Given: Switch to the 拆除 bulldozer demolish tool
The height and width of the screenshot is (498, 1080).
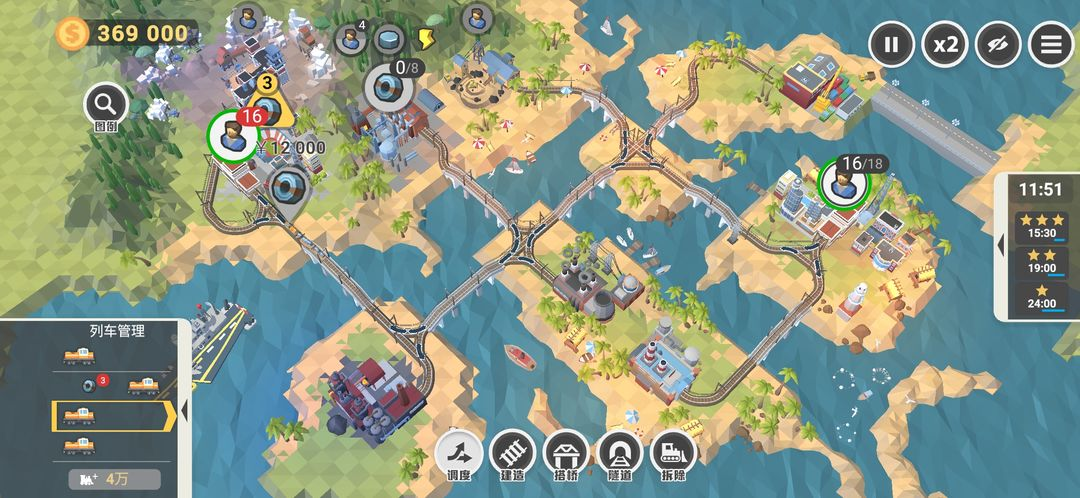Looking at the screenshot, I should [673, 453].
